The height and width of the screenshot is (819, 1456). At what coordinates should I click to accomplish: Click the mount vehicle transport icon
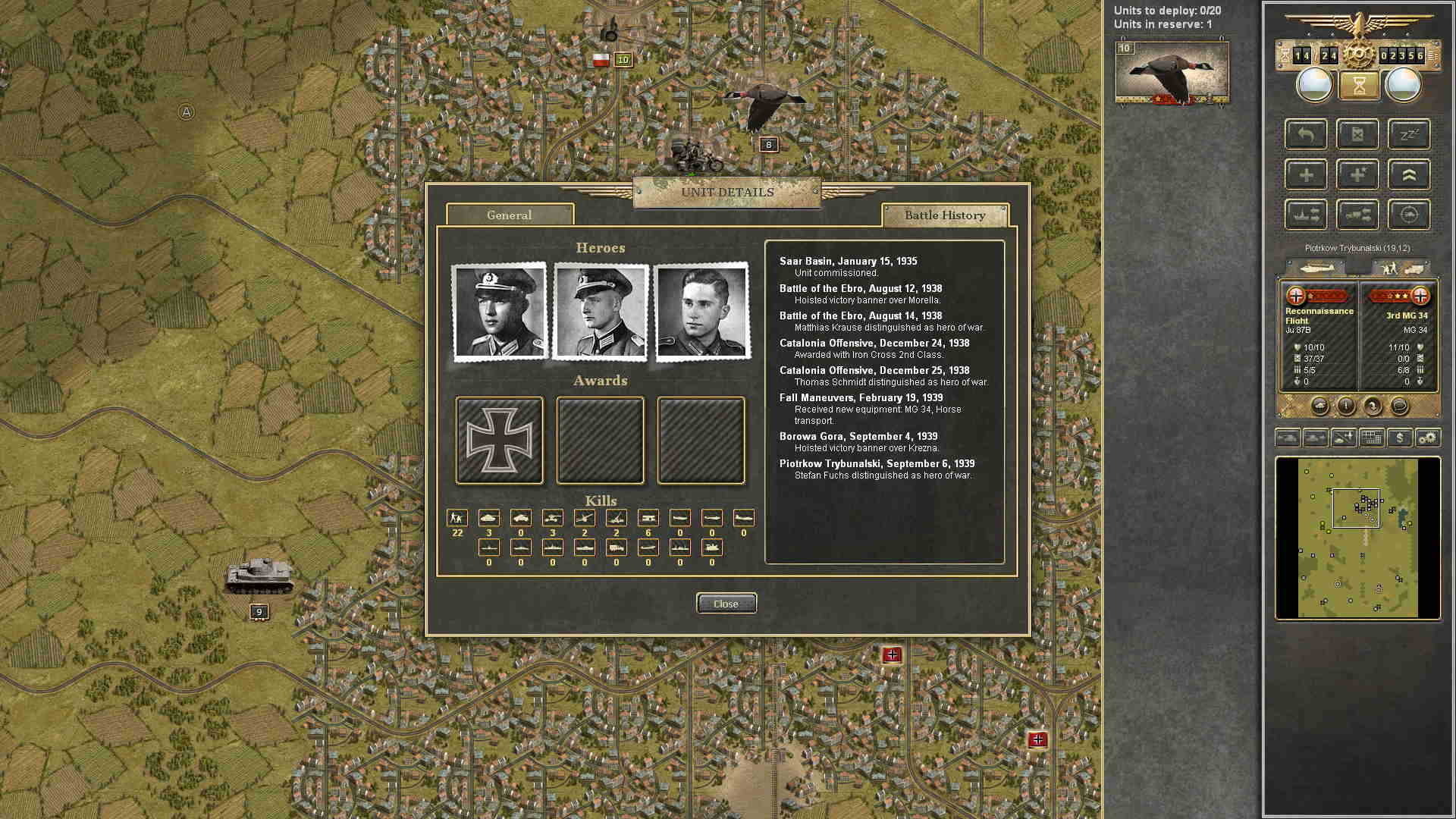[1357, 214]
